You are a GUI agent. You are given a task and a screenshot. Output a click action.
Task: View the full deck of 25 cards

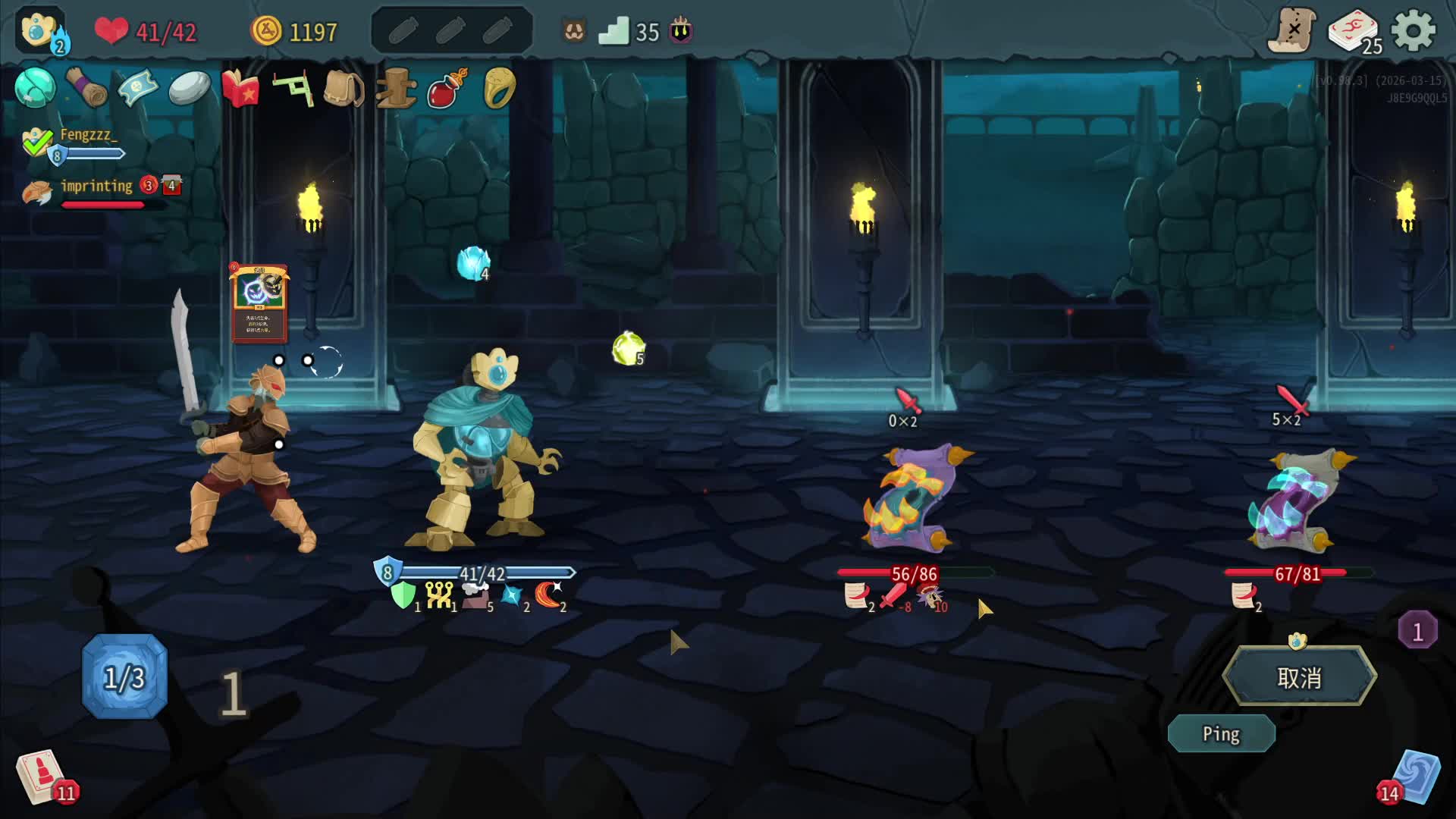(x=1354, y=33)
